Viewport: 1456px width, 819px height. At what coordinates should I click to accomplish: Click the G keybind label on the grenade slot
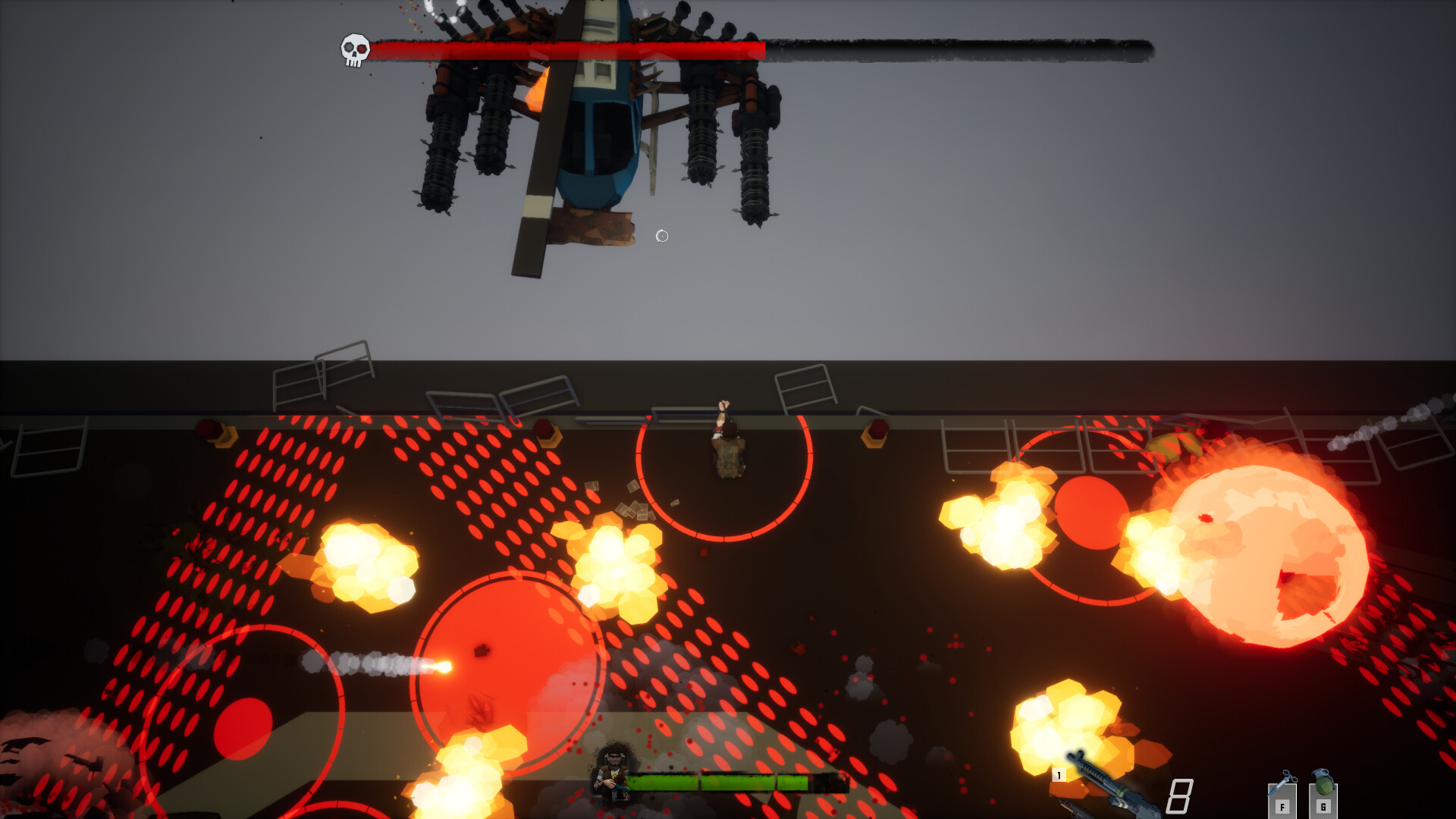point(1323,807)
